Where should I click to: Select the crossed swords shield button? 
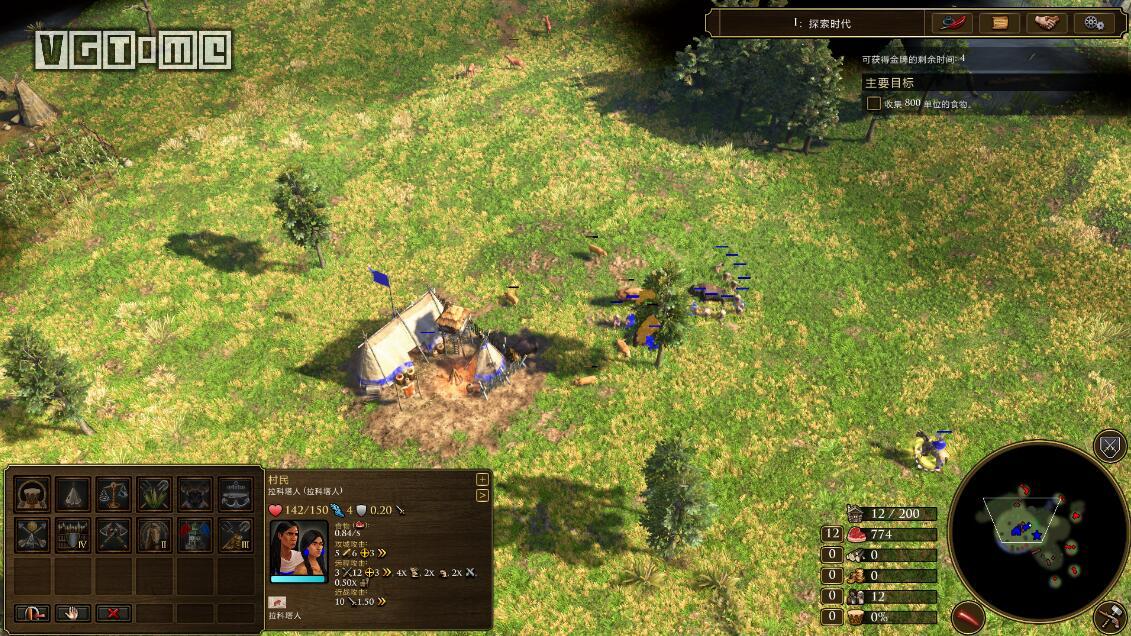coord(1111,446)
